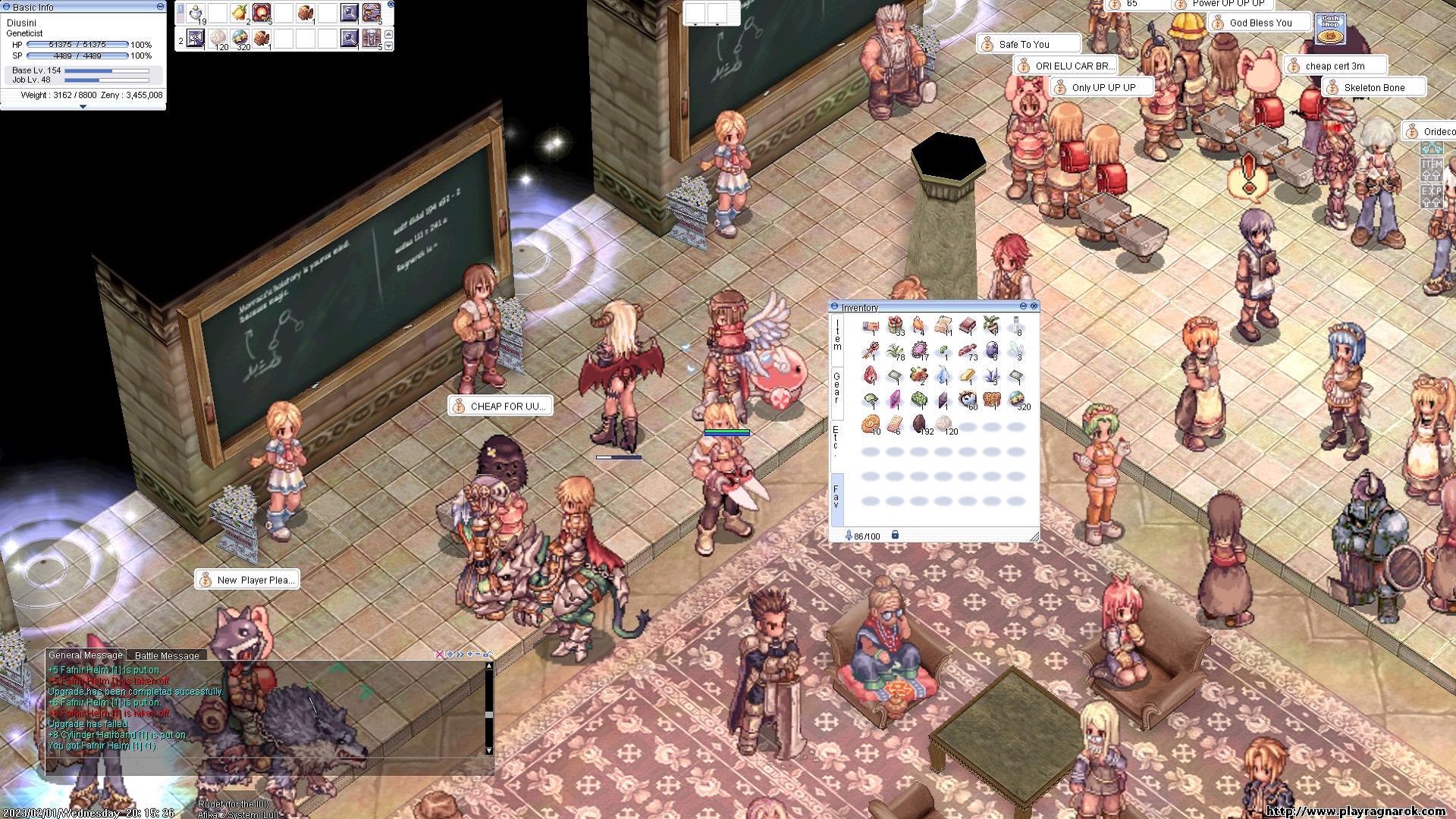Click the dark seed stack of 192
Image resolution: width=1456 pixels, height=819 pixels.
(919, 424)
